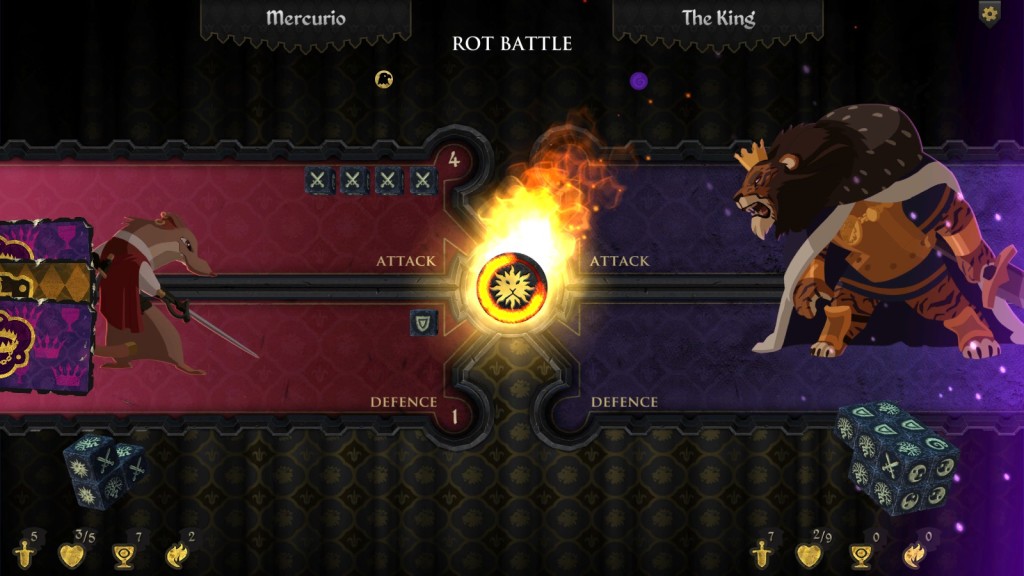Click Mercurio's sword fight stat icon
Image resolution: width=1024 pixels, height=576 pixels.
click(x=25, y=554)
